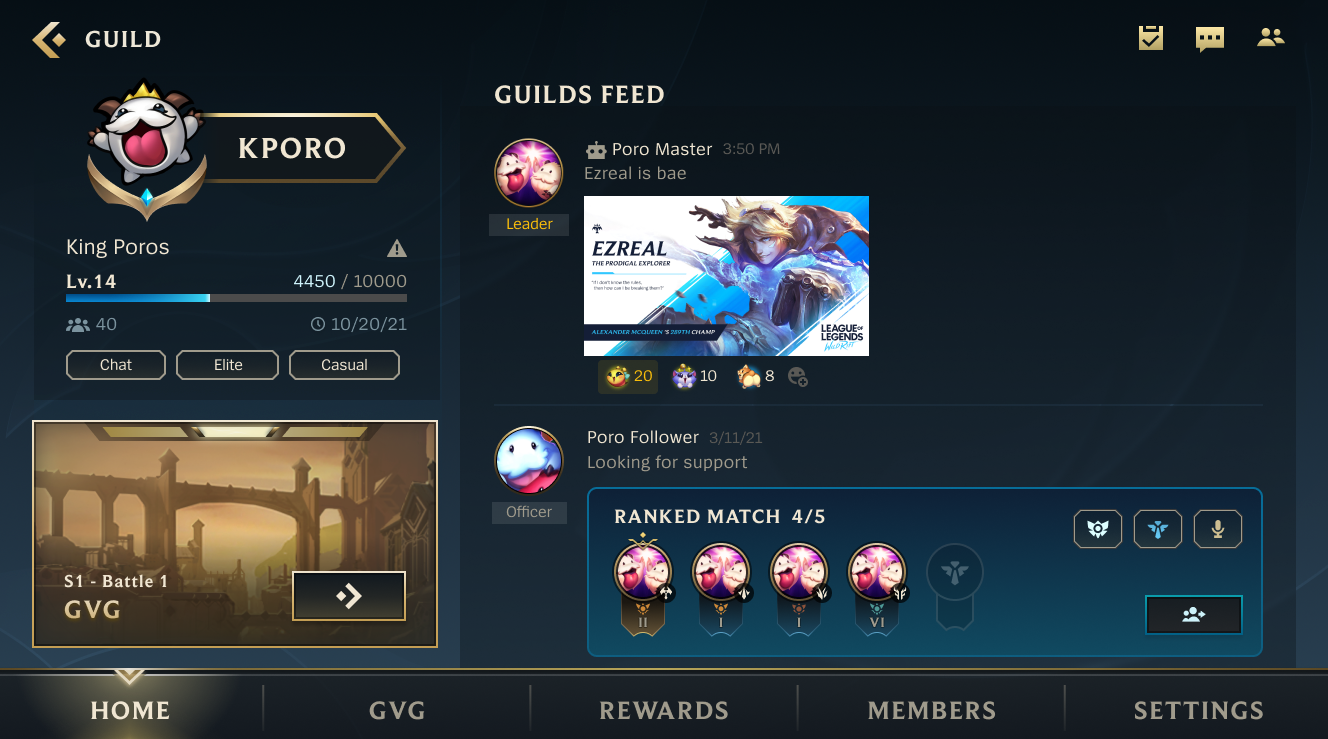Open the guild tasks clipboard icon

pos(1150,37)
